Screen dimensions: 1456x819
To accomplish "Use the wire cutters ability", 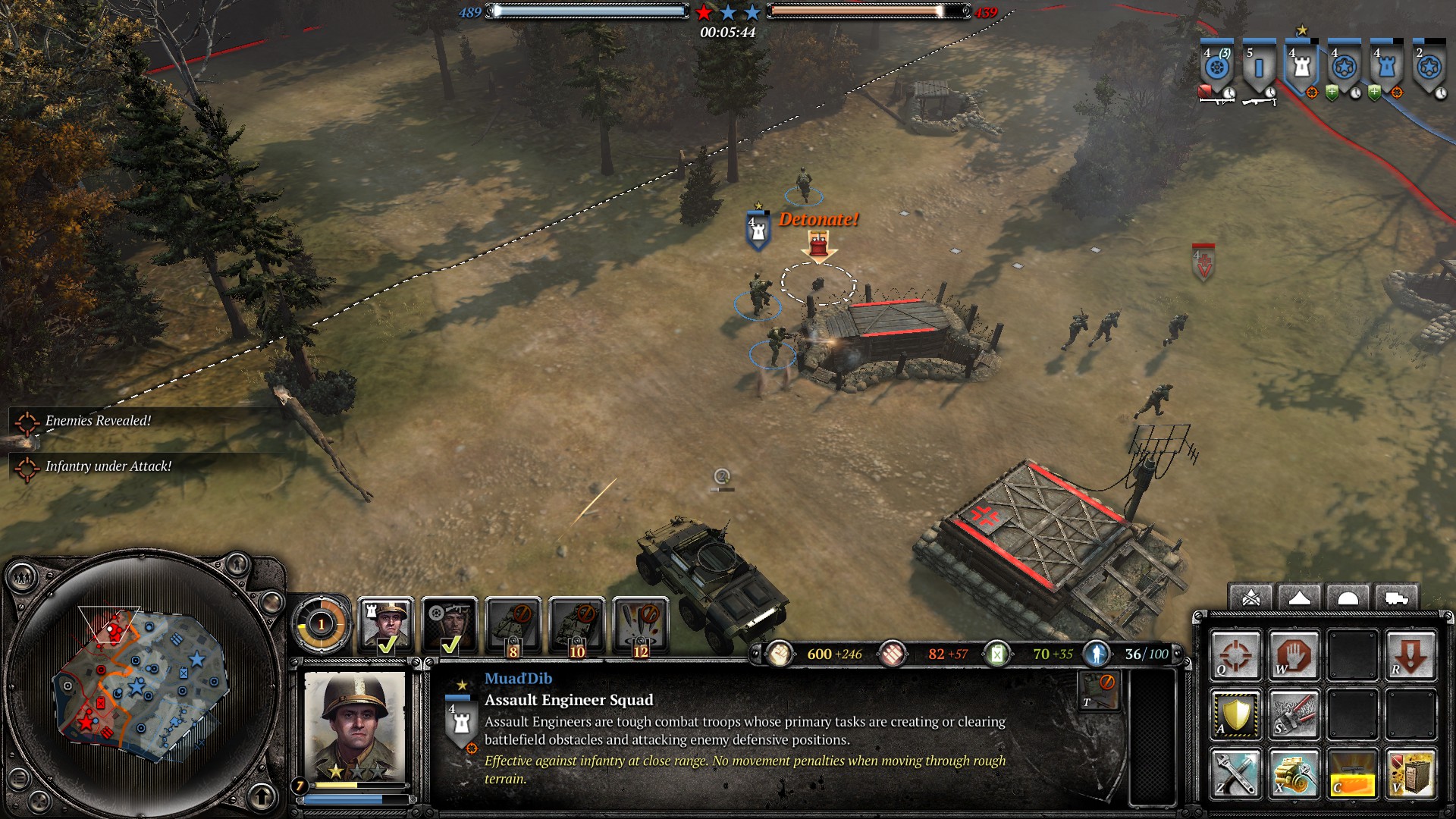I will [1294, 714].
